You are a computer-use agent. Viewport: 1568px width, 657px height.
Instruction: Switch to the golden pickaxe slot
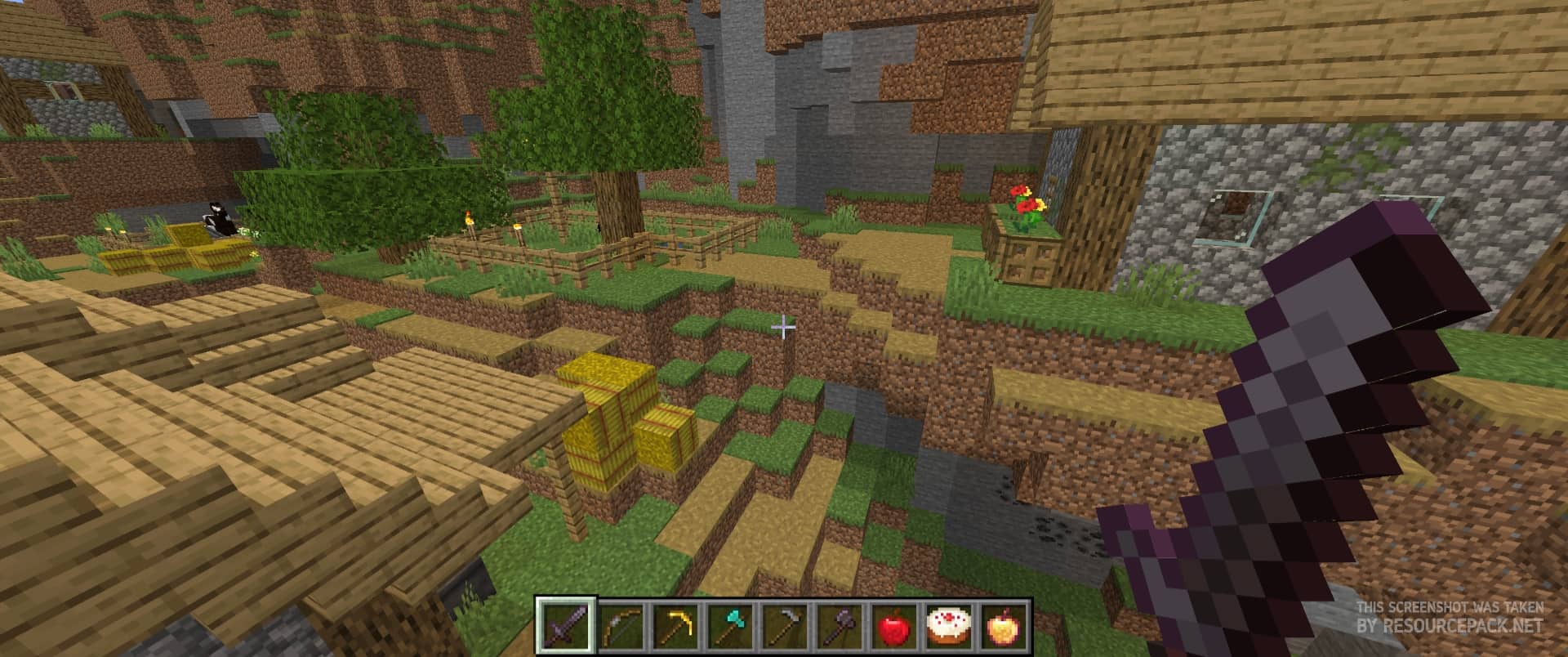[x=674, y=627]
